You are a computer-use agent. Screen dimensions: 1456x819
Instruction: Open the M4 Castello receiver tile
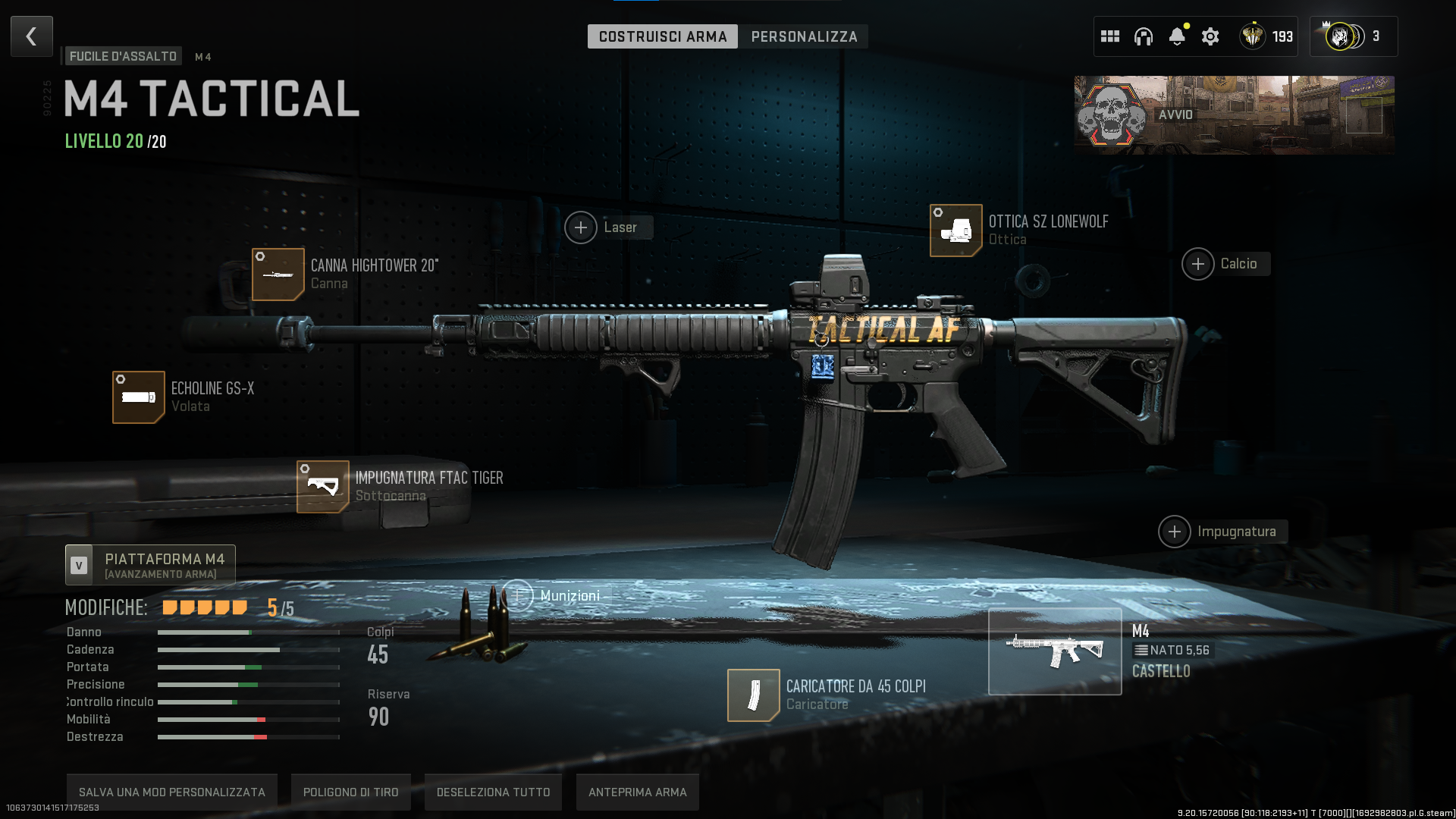click(x=1055, y=651)
